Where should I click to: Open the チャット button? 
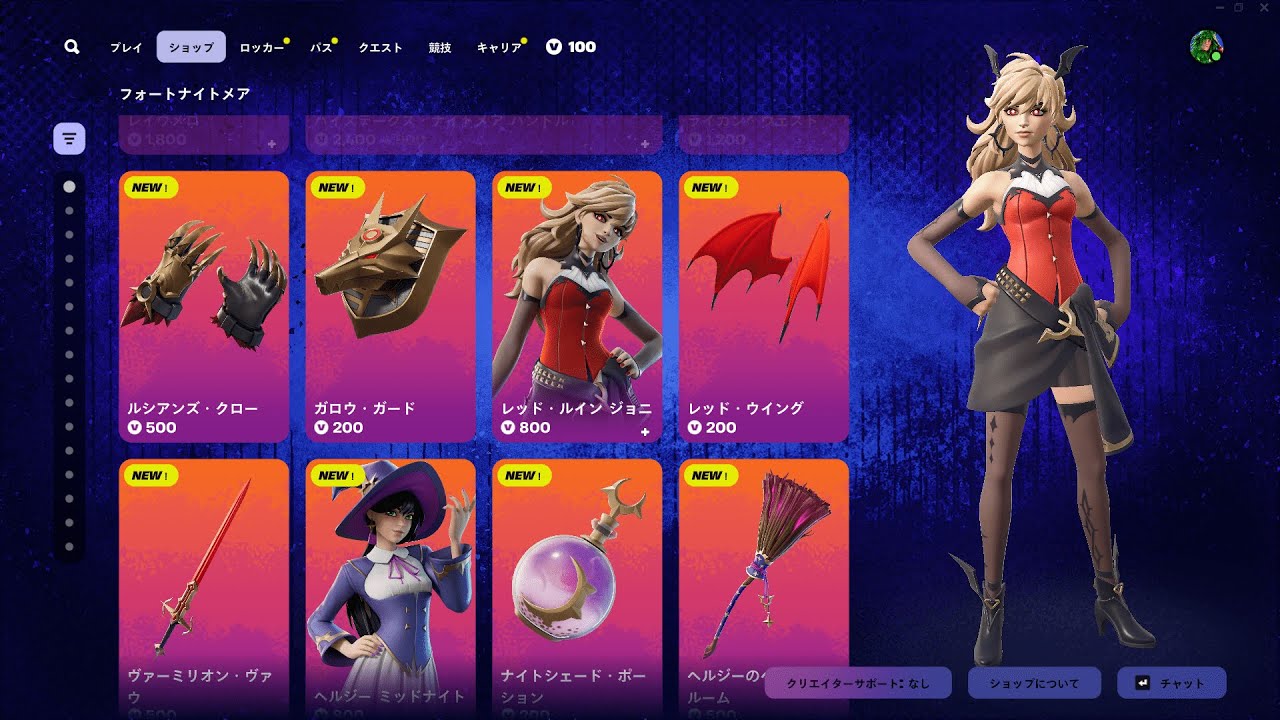[1171, 684]
